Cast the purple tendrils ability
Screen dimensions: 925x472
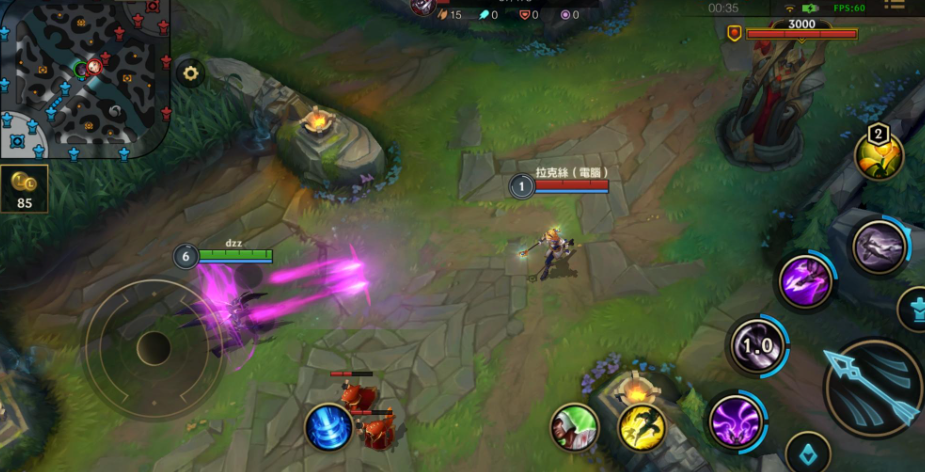tap(737, 421)
